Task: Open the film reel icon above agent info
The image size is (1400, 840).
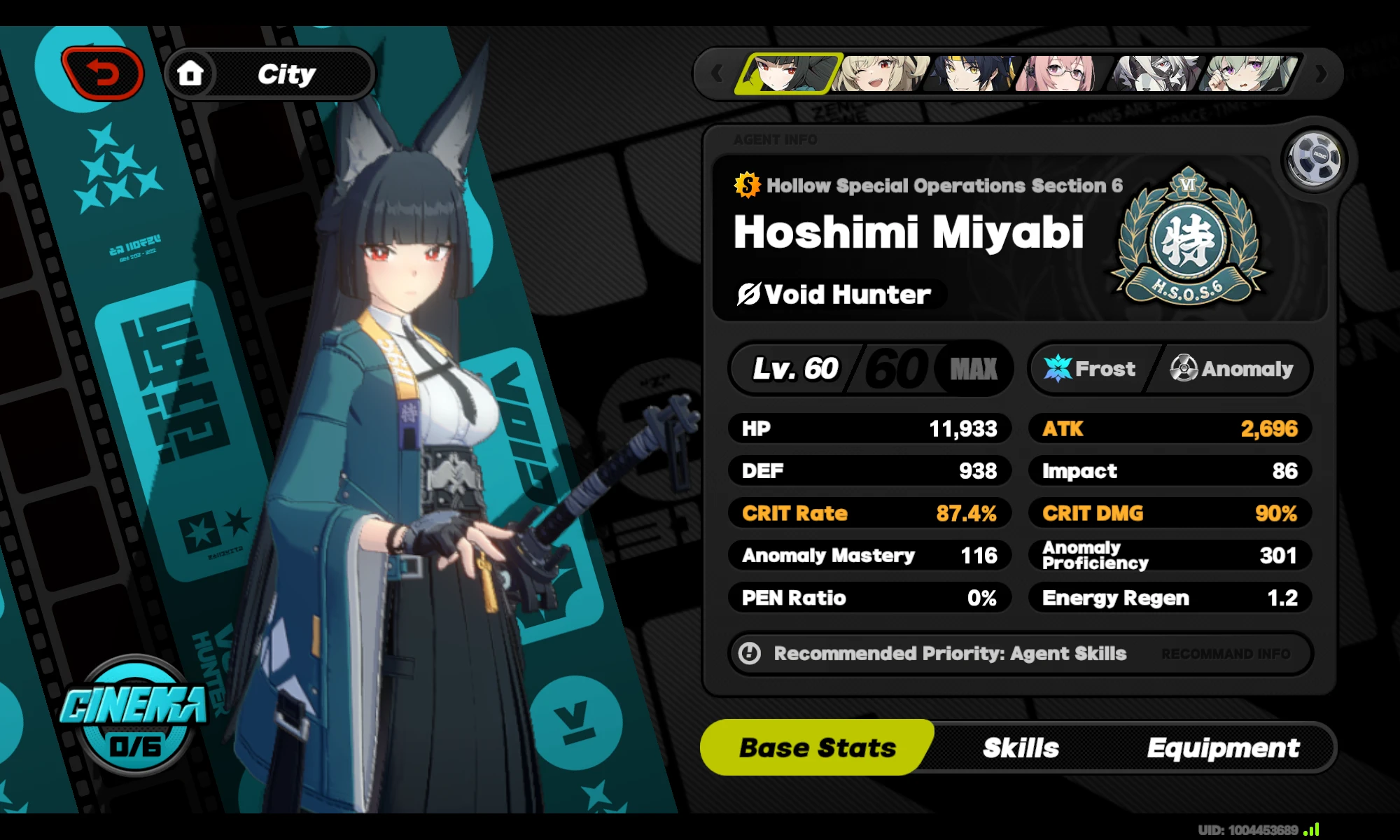Action: [x=1316, y=159]
